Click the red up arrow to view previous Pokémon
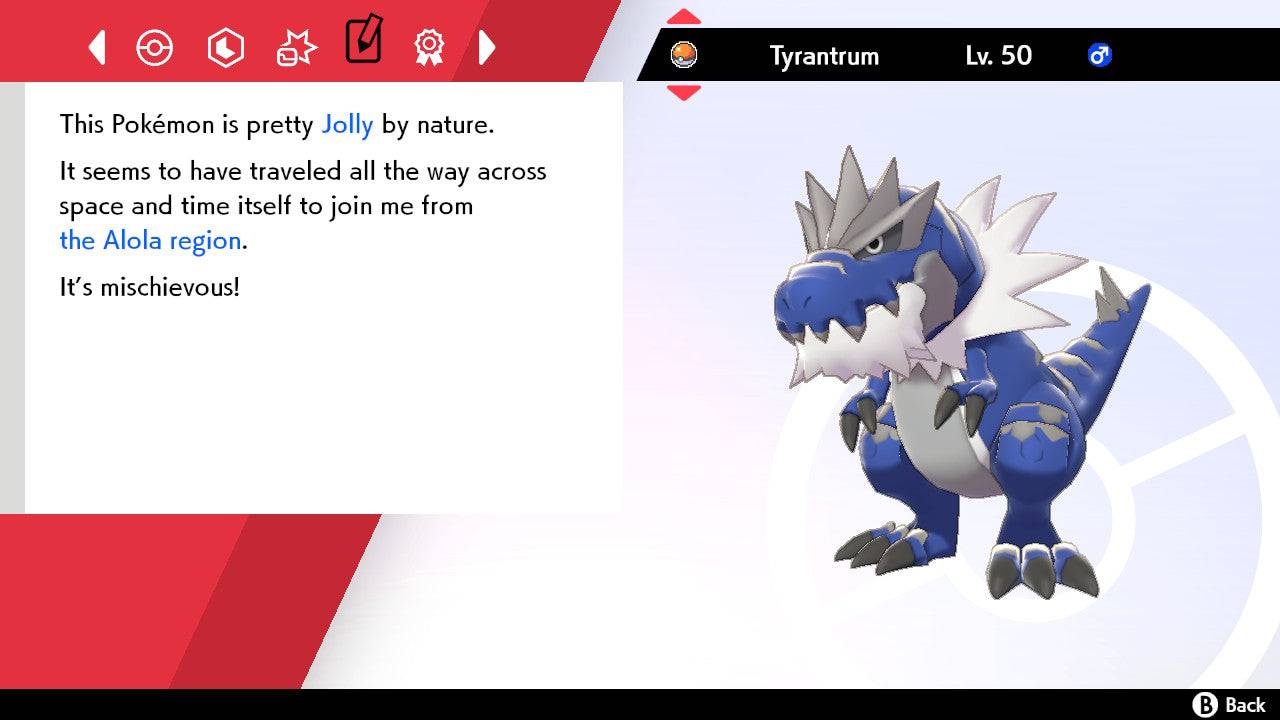1280x720 pixels. (683, 15)
